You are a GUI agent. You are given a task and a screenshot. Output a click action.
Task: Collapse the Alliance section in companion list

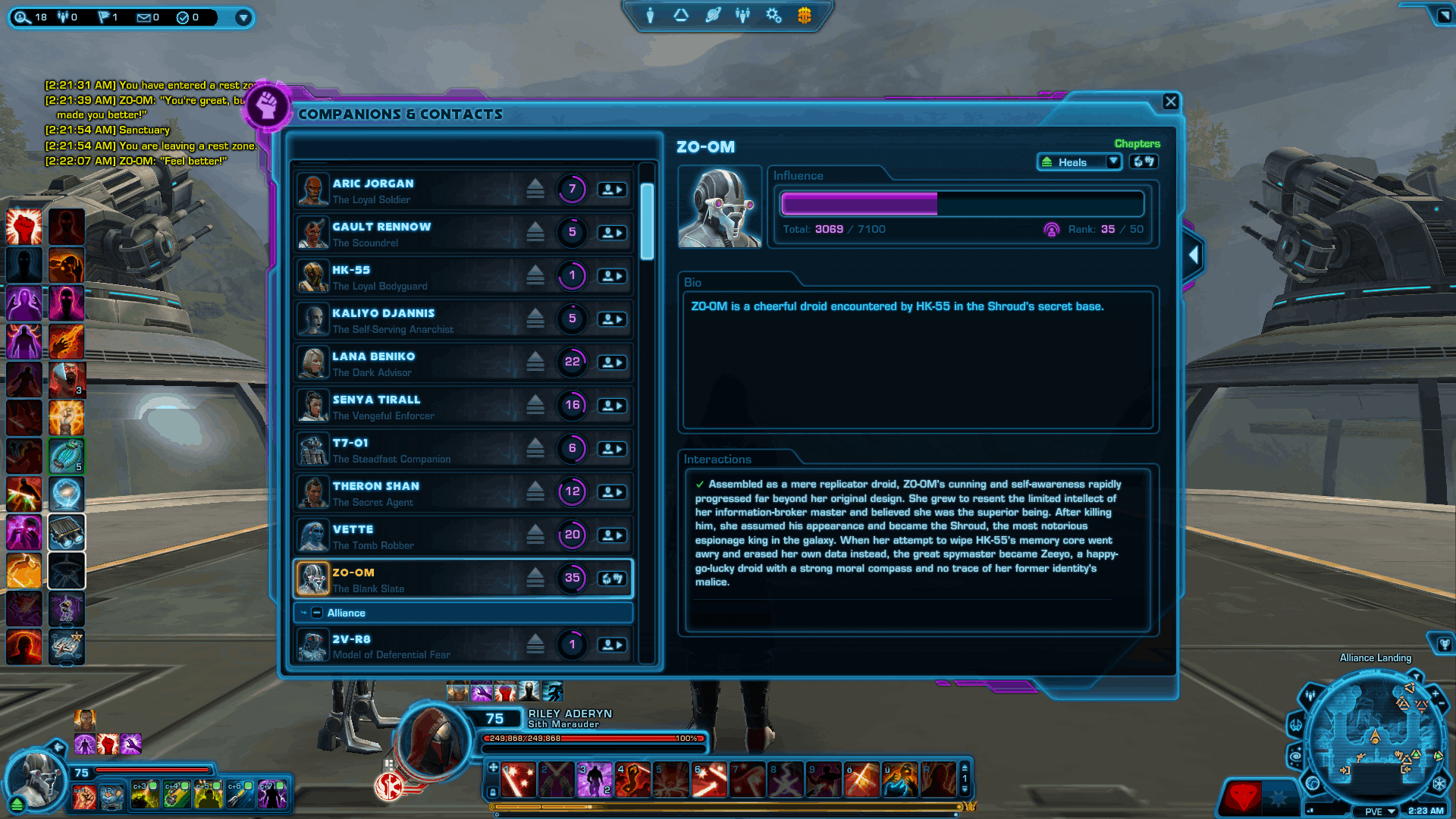(x=318, y=613)
